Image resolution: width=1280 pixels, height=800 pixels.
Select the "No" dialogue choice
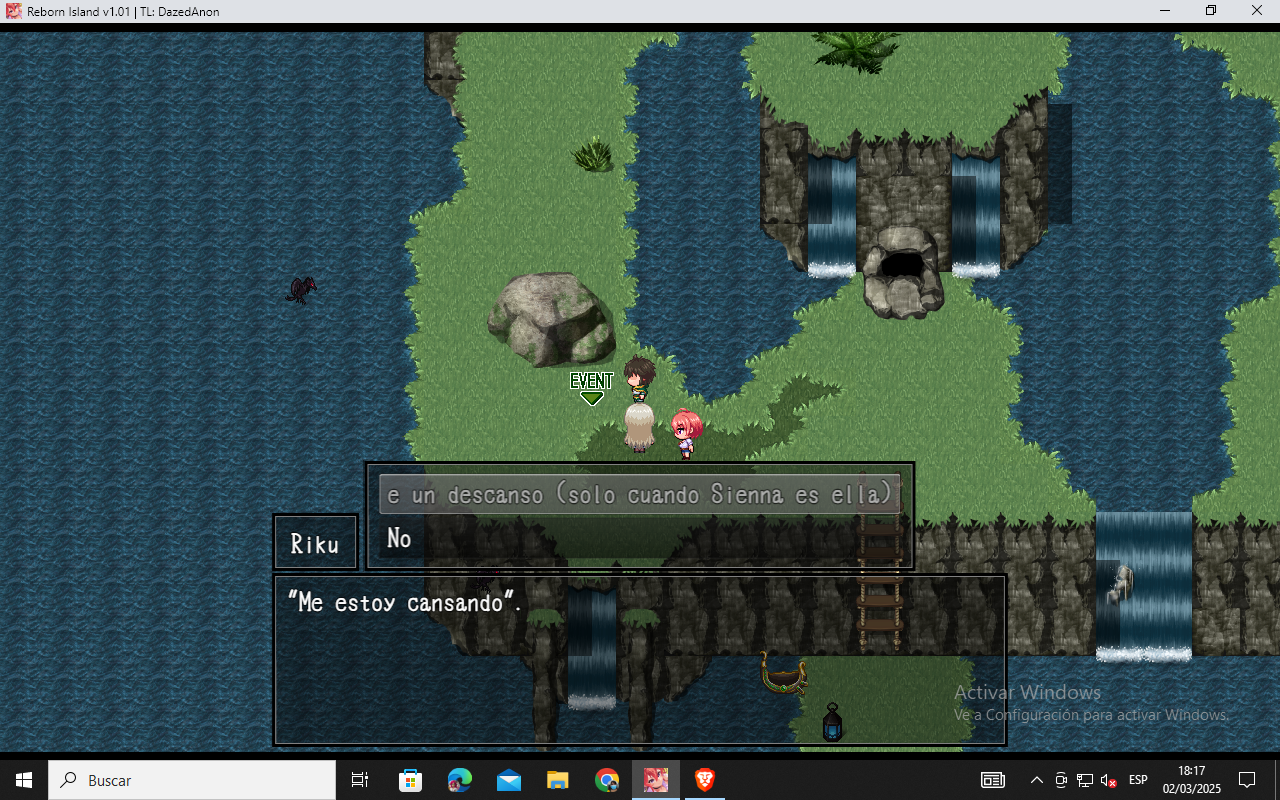click(x=400, y=539)
